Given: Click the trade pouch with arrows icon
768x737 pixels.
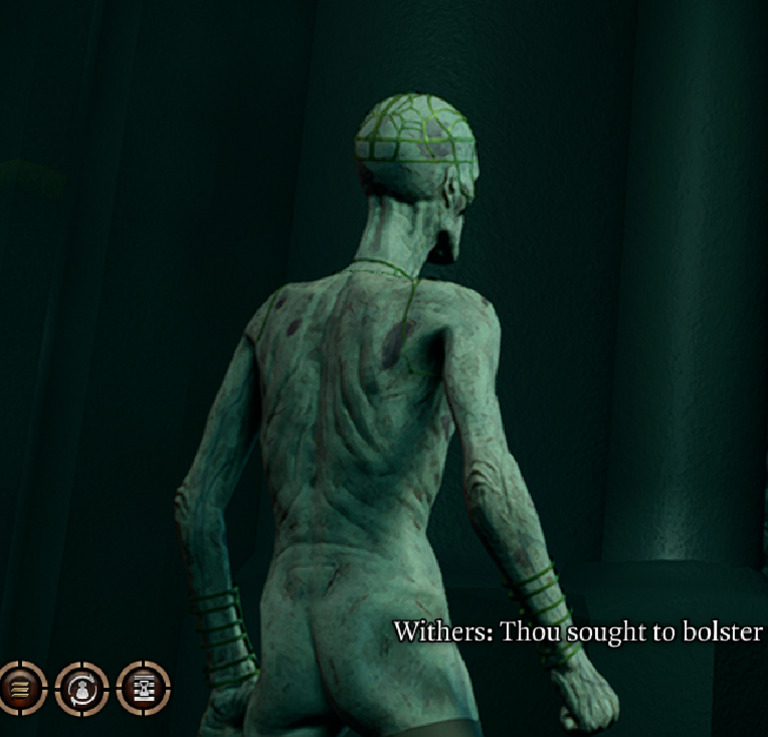Looking at the screenshot, I should click(81, 688).
